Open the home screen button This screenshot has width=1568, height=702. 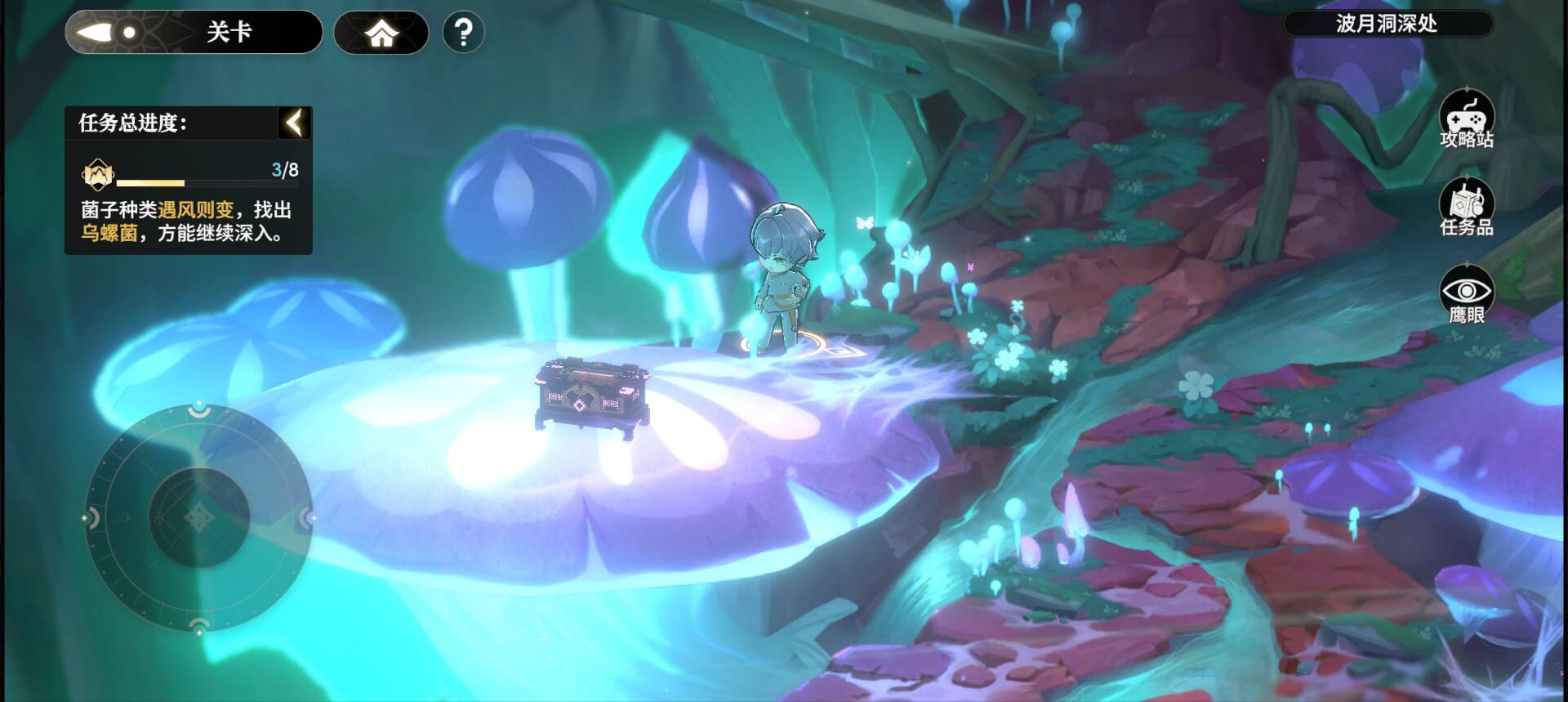coord(381,33)
